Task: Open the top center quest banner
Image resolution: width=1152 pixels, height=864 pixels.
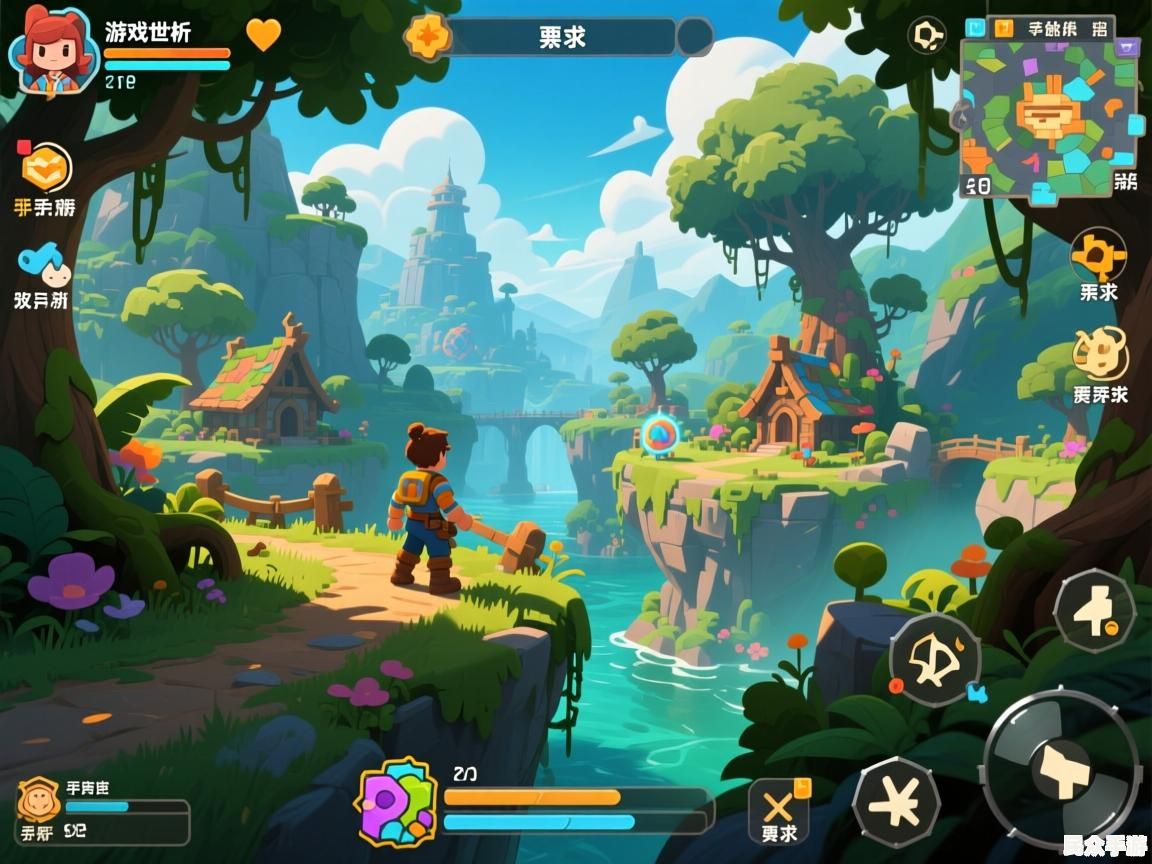Action: pyautogui.click(x=564, y=37)
